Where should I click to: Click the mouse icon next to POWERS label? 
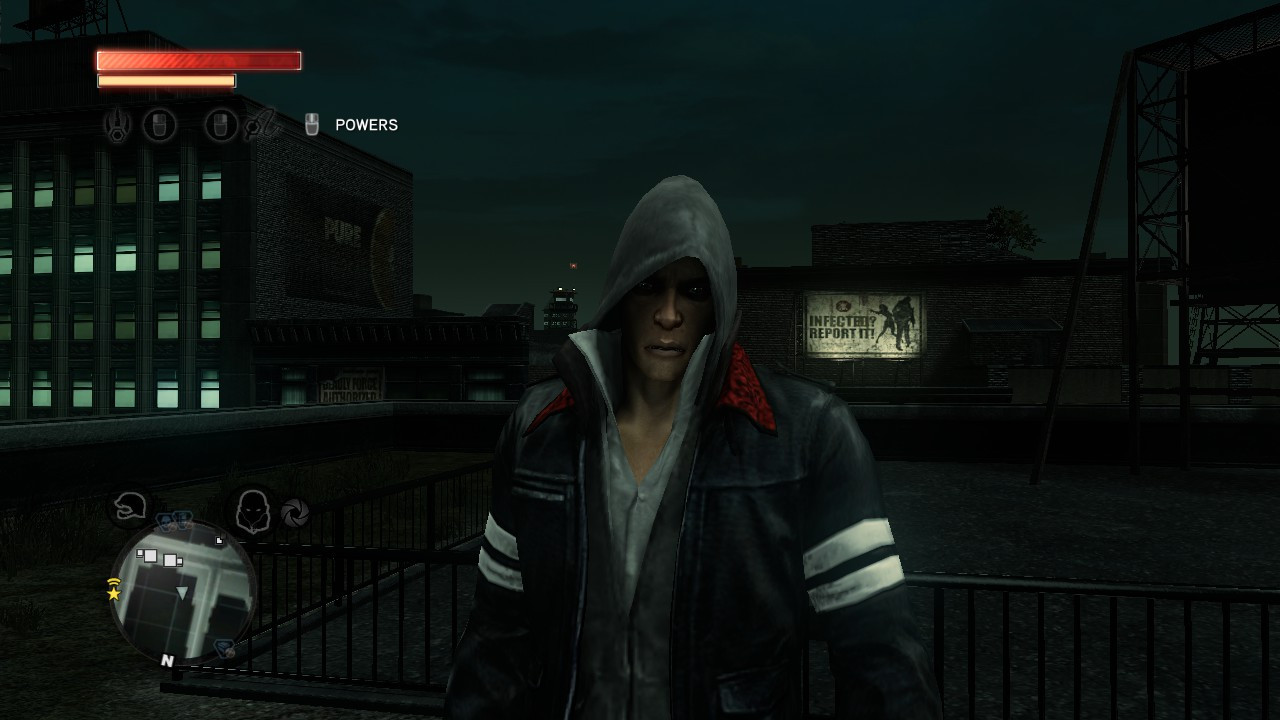tap(312, 123)
